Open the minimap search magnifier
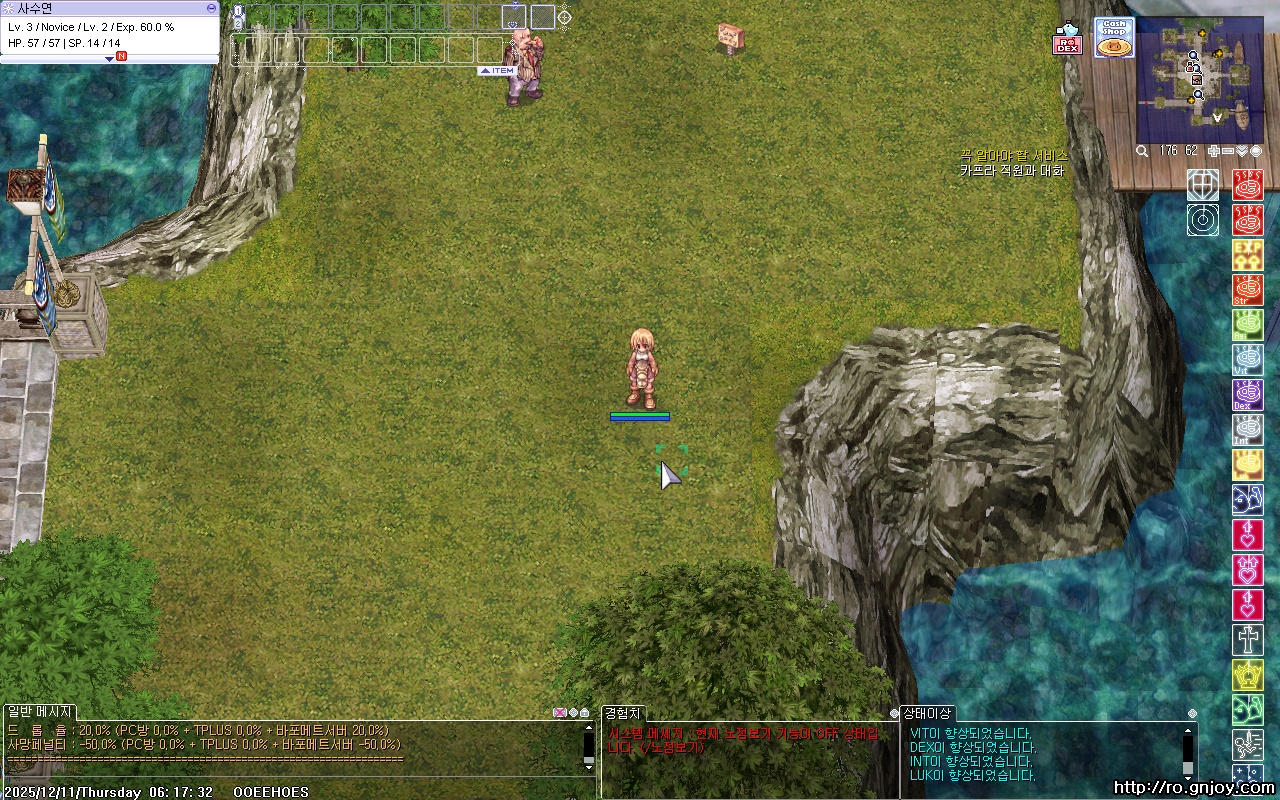Screen dimensions: 1280x800 pyautogui.click(x=1142, y=151)
